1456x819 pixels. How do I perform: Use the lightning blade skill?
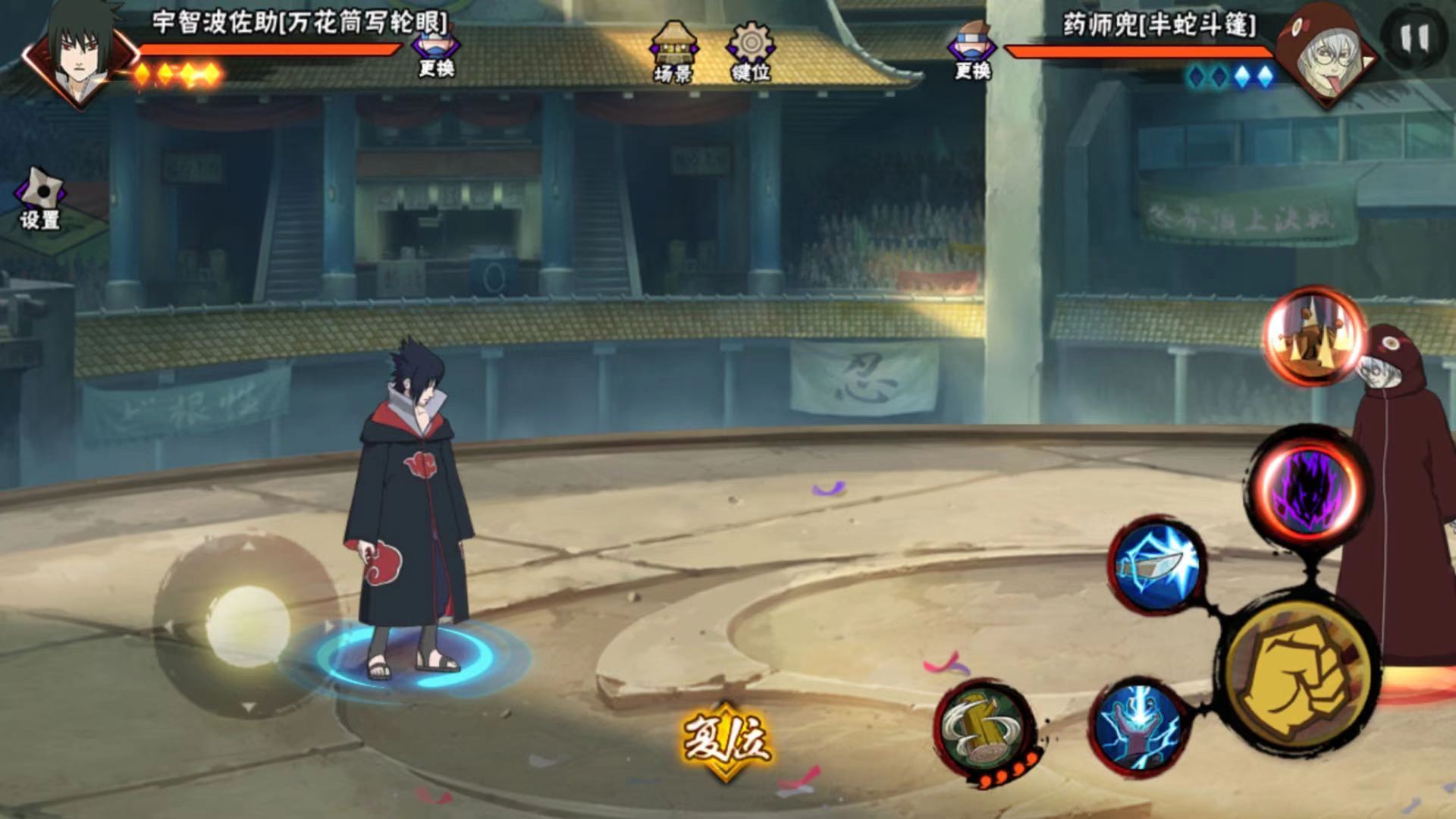click(1157, 566)
